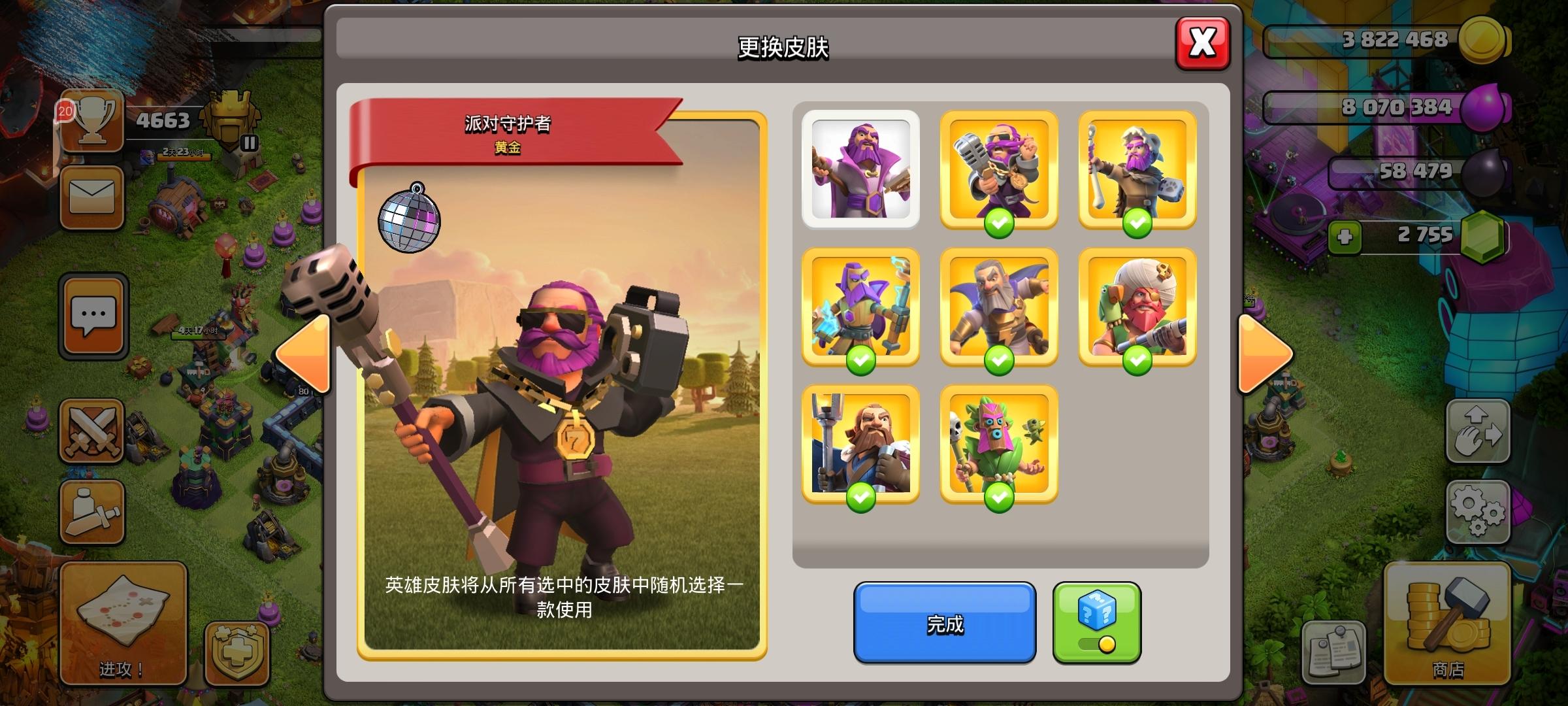
Task: Select the default Grand Warden skin thumbnail
Action: coord(862,169)
